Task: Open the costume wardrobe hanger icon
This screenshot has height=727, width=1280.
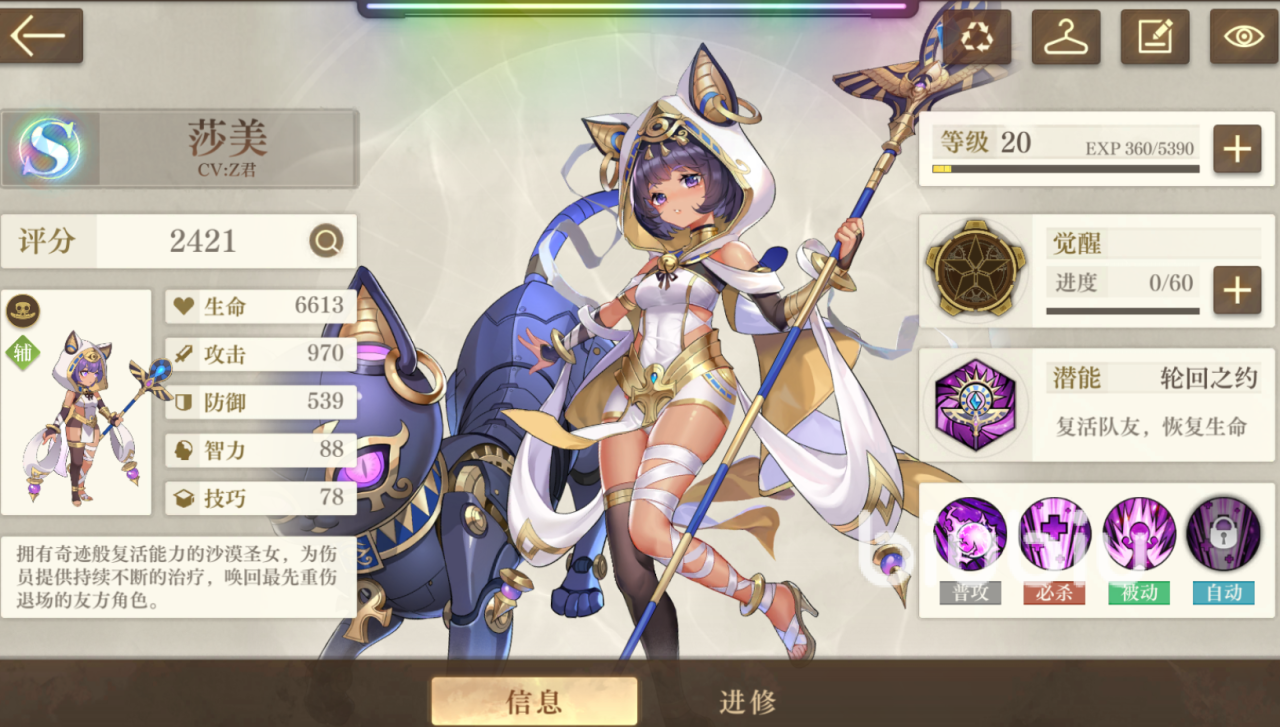Action: [1065, 37]
